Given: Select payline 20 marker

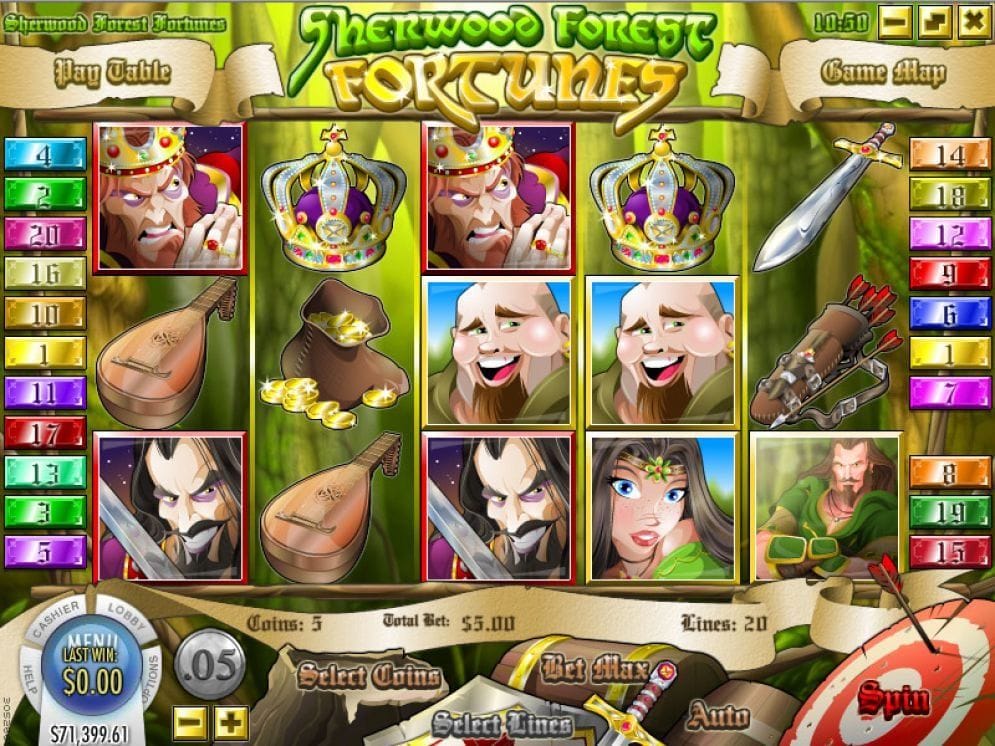Looking at the screenshot, I should (x=45, y=233).
